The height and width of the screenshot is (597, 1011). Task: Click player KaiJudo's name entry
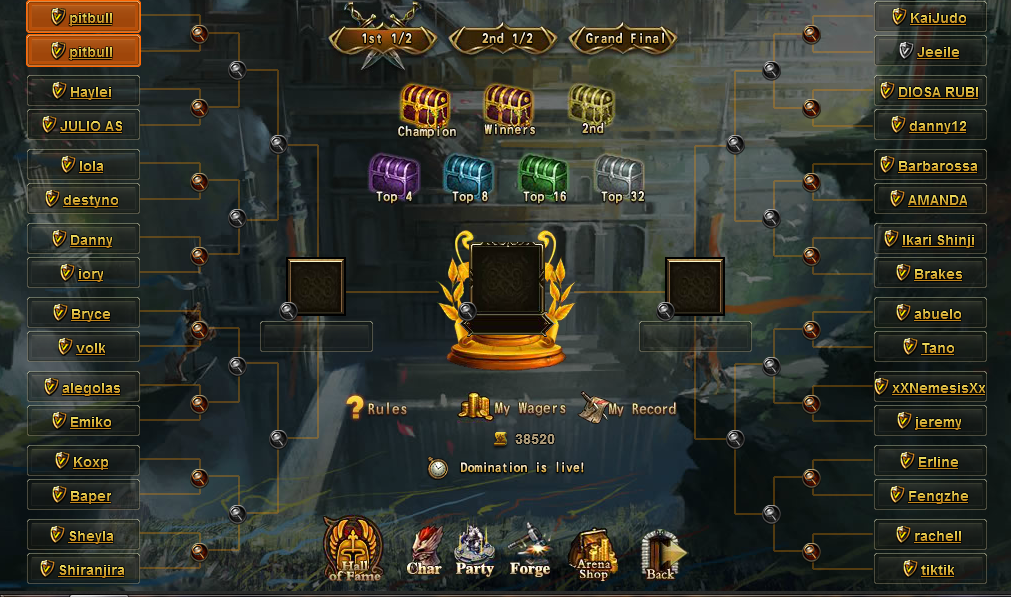937,18
